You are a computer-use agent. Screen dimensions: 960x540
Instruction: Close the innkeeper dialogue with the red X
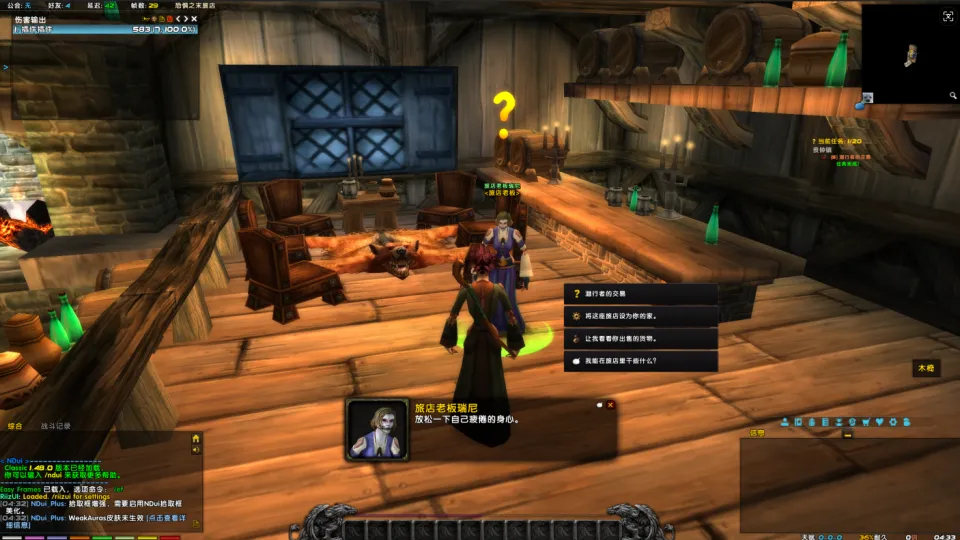[610, 405]
